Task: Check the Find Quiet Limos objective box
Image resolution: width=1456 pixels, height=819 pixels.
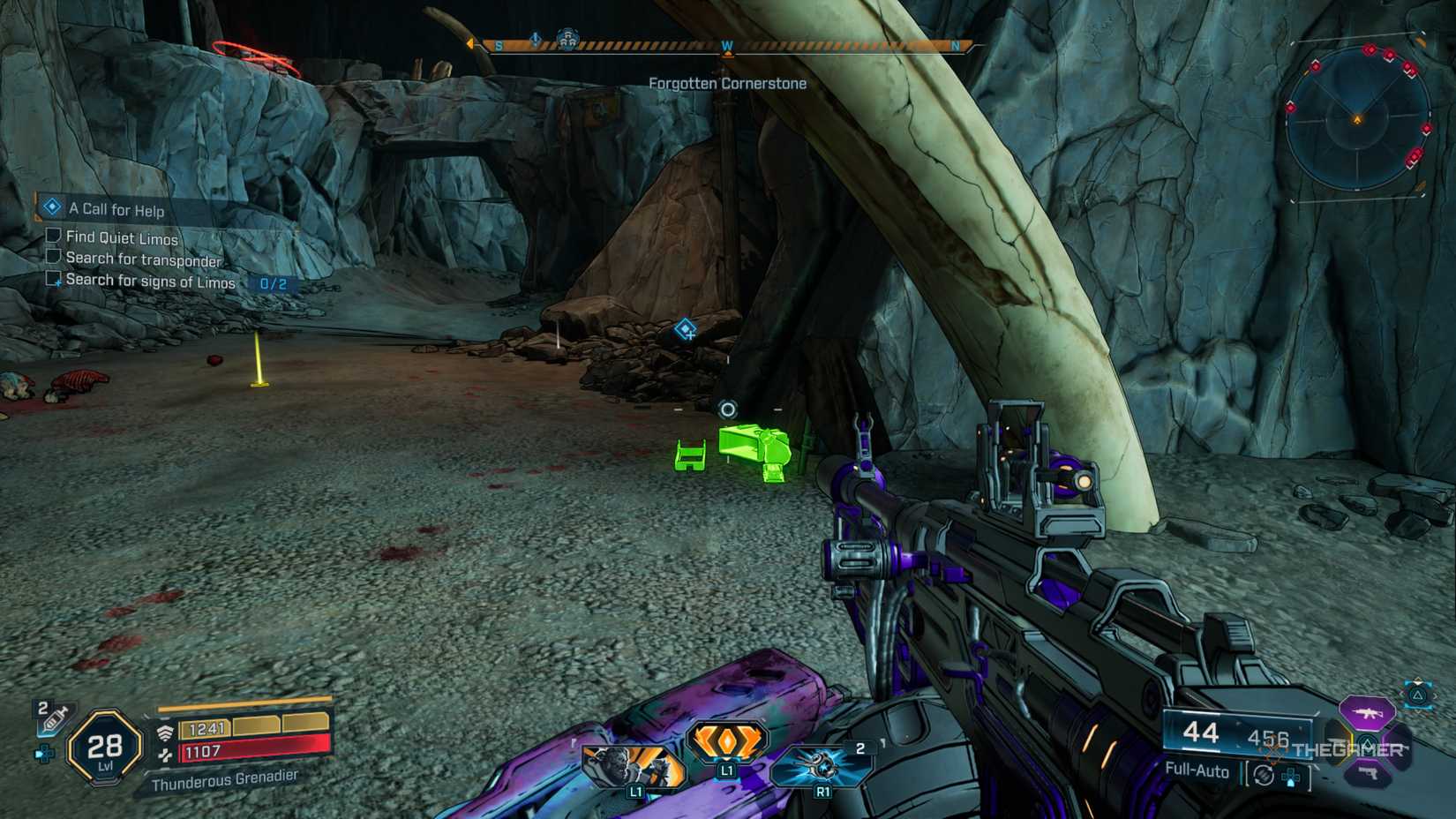Action: click(x=52, y=237)
